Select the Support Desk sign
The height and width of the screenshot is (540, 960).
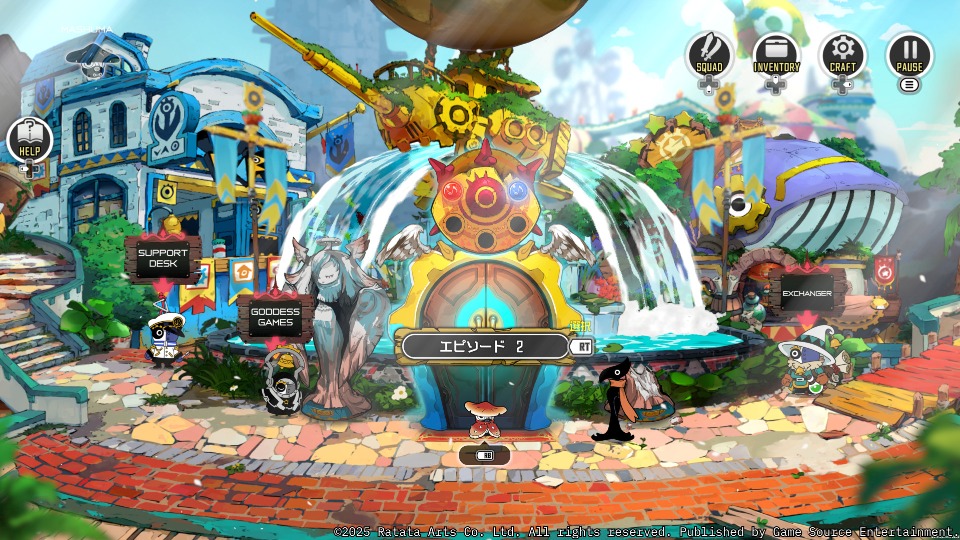point(163,258)
